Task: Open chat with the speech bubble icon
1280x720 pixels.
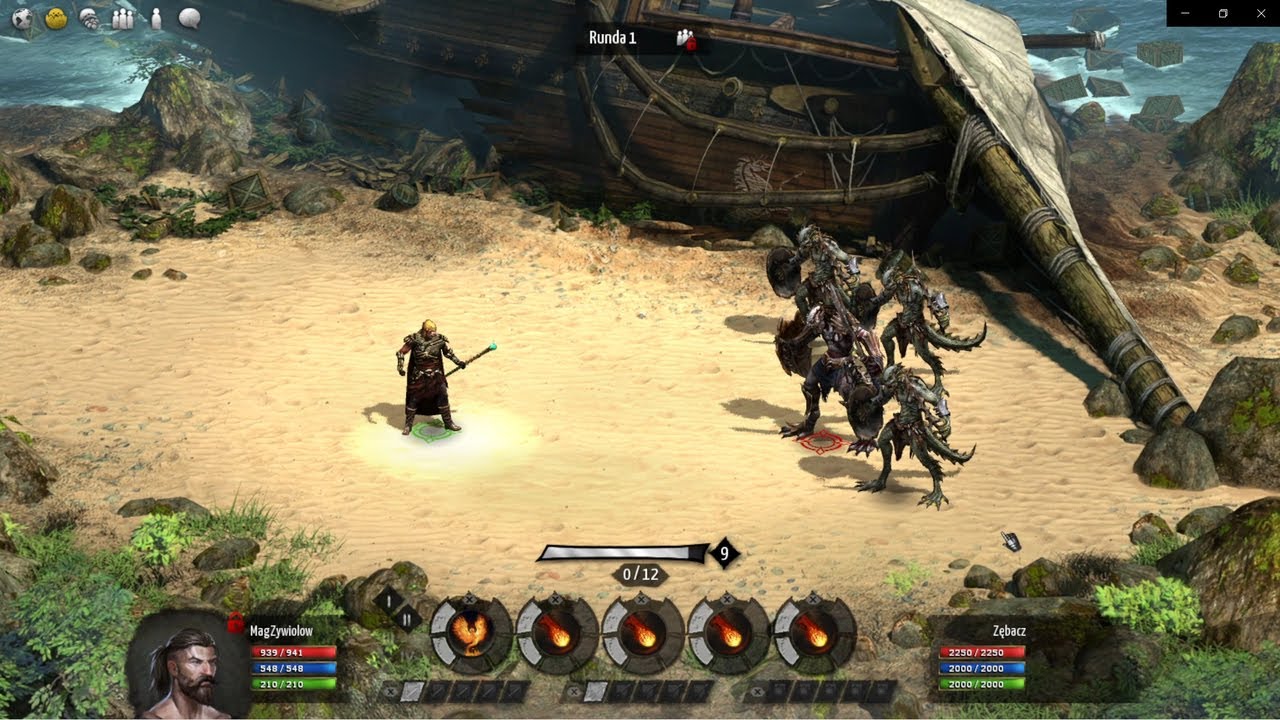Action: tap(189, 18)
